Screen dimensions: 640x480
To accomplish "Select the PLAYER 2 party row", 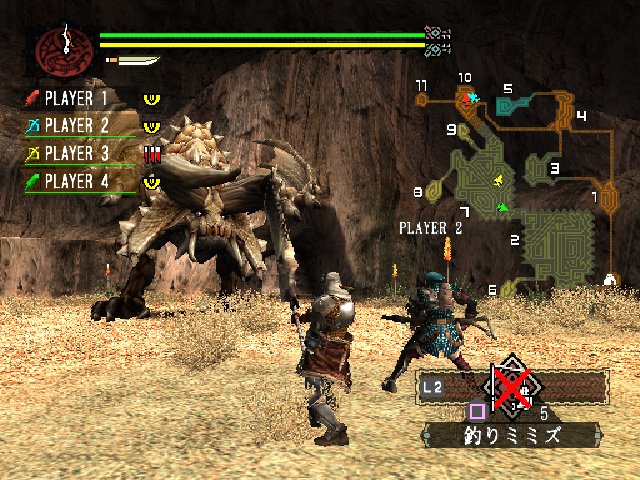I will (75, 126).
